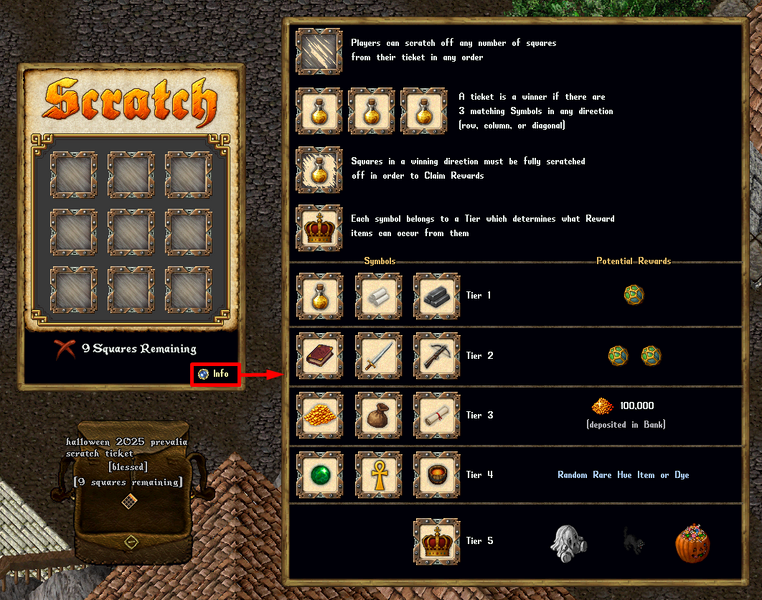This screenshot has height=600, width=762.
Task: Click the rolled scroll symbol in Tier 3
Action: [436, 415]
